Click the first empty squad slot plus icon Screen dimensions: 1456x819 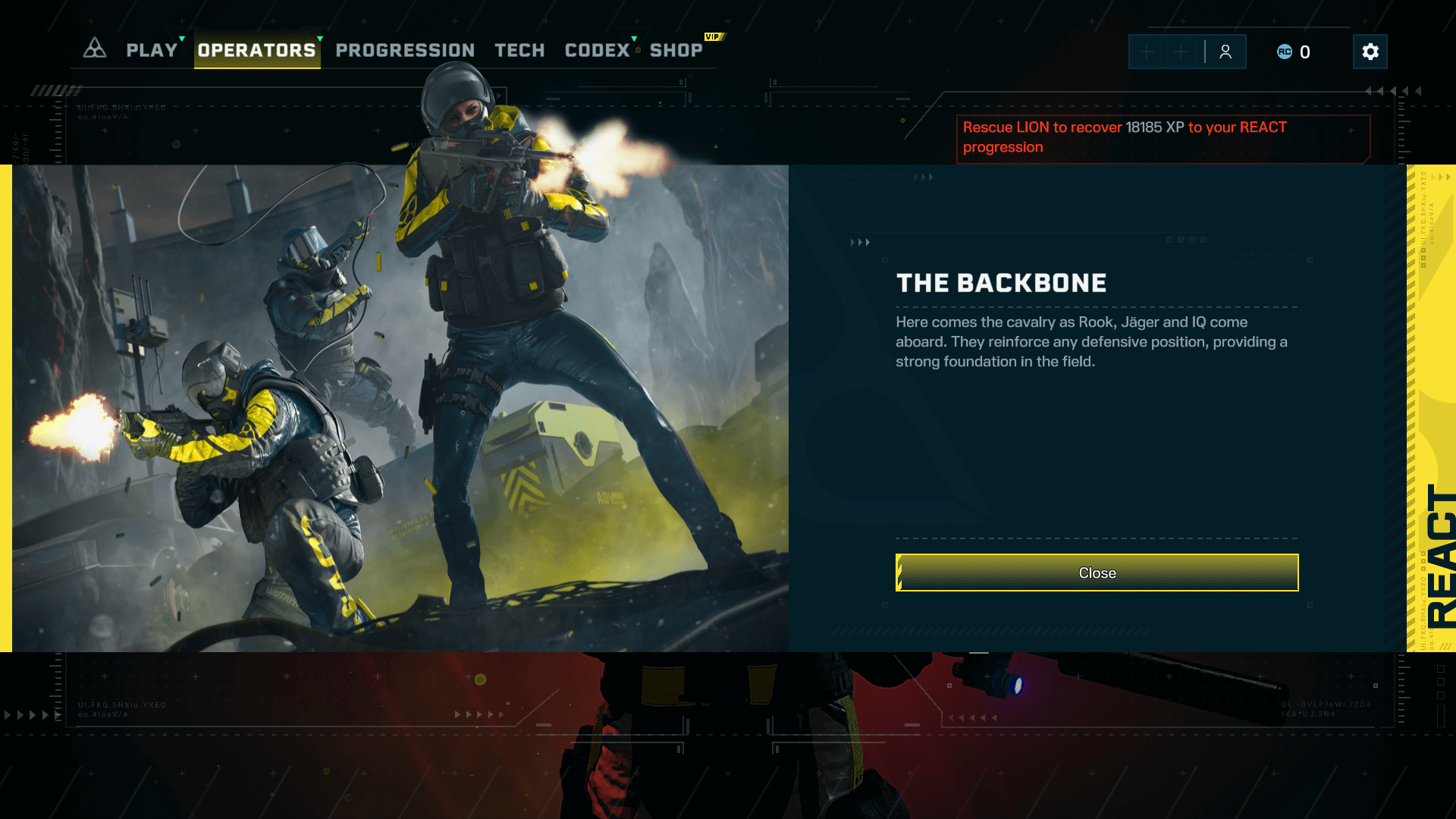tap(1146, 52)
